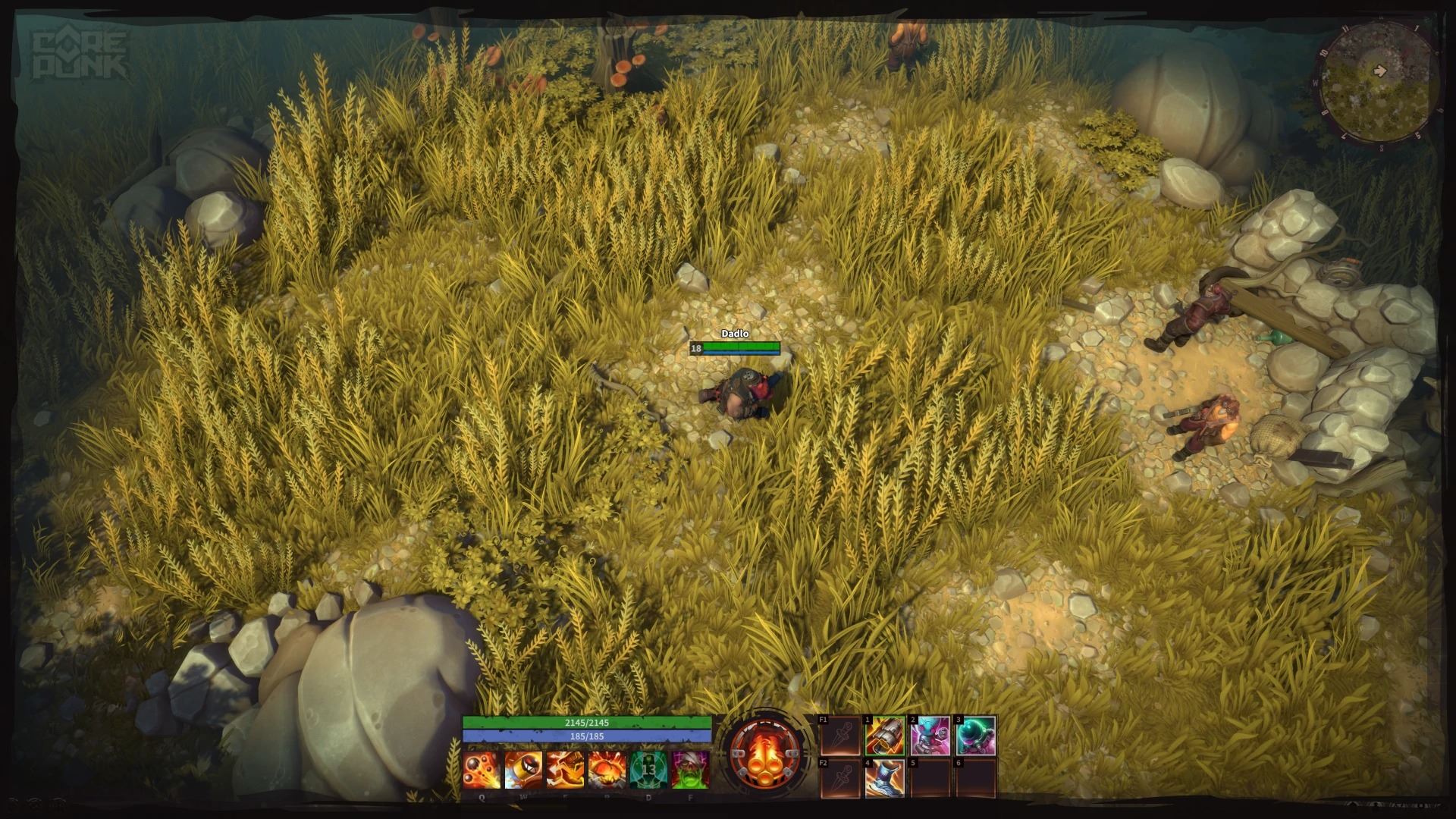Cast the fiery explosion R ability
This screenshot has width=1456, height=819.
(607, 770)
